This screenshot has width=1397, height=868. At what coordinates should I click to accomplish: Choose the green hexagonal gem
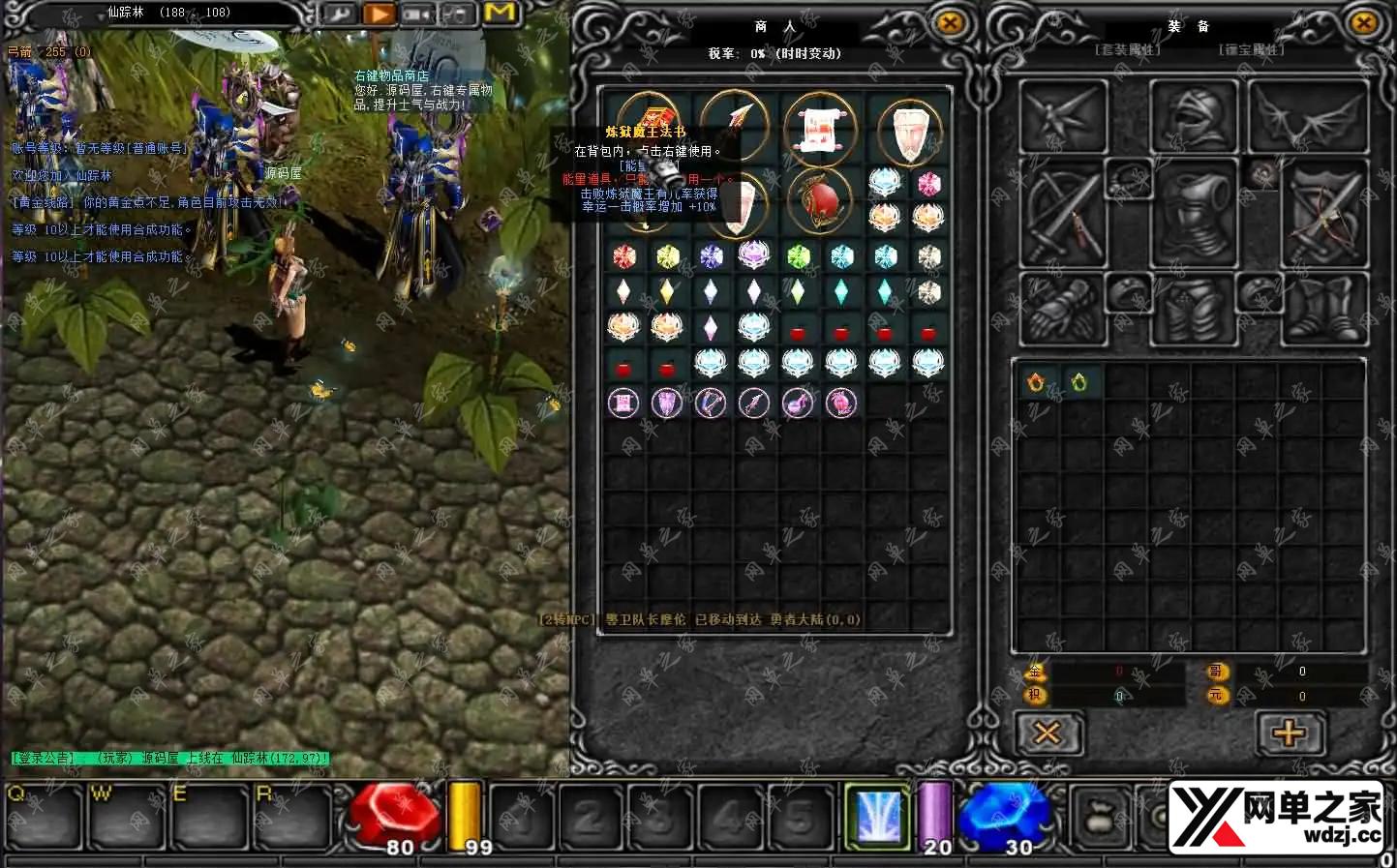[x=798, y=256]
